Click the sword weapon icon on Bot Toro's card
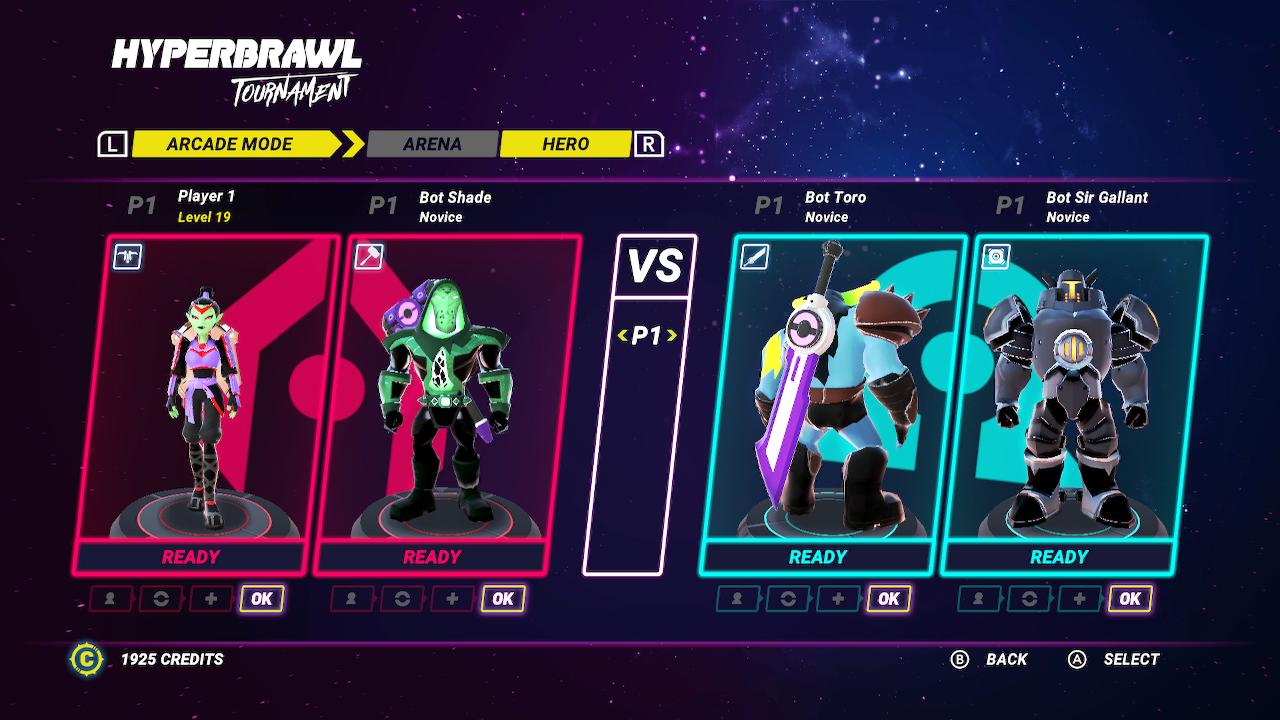The height and width of the screenshot is (720, 1280). coord(754,257)
